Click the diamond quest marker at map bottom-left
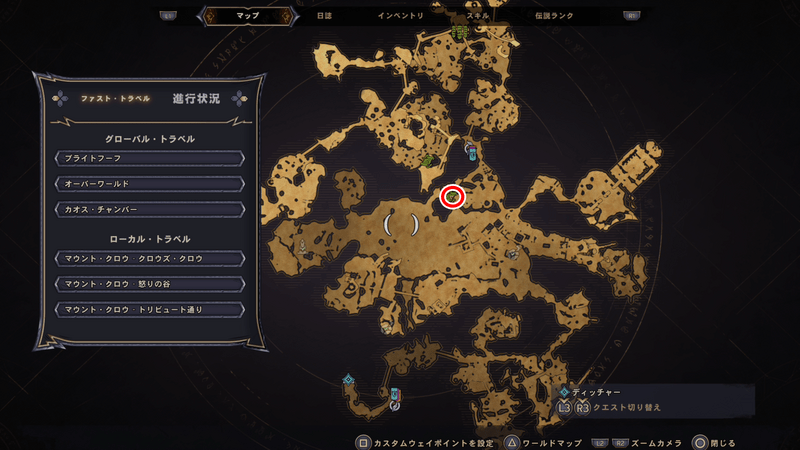The image size is (800, 450). click(x=348, y=380)
